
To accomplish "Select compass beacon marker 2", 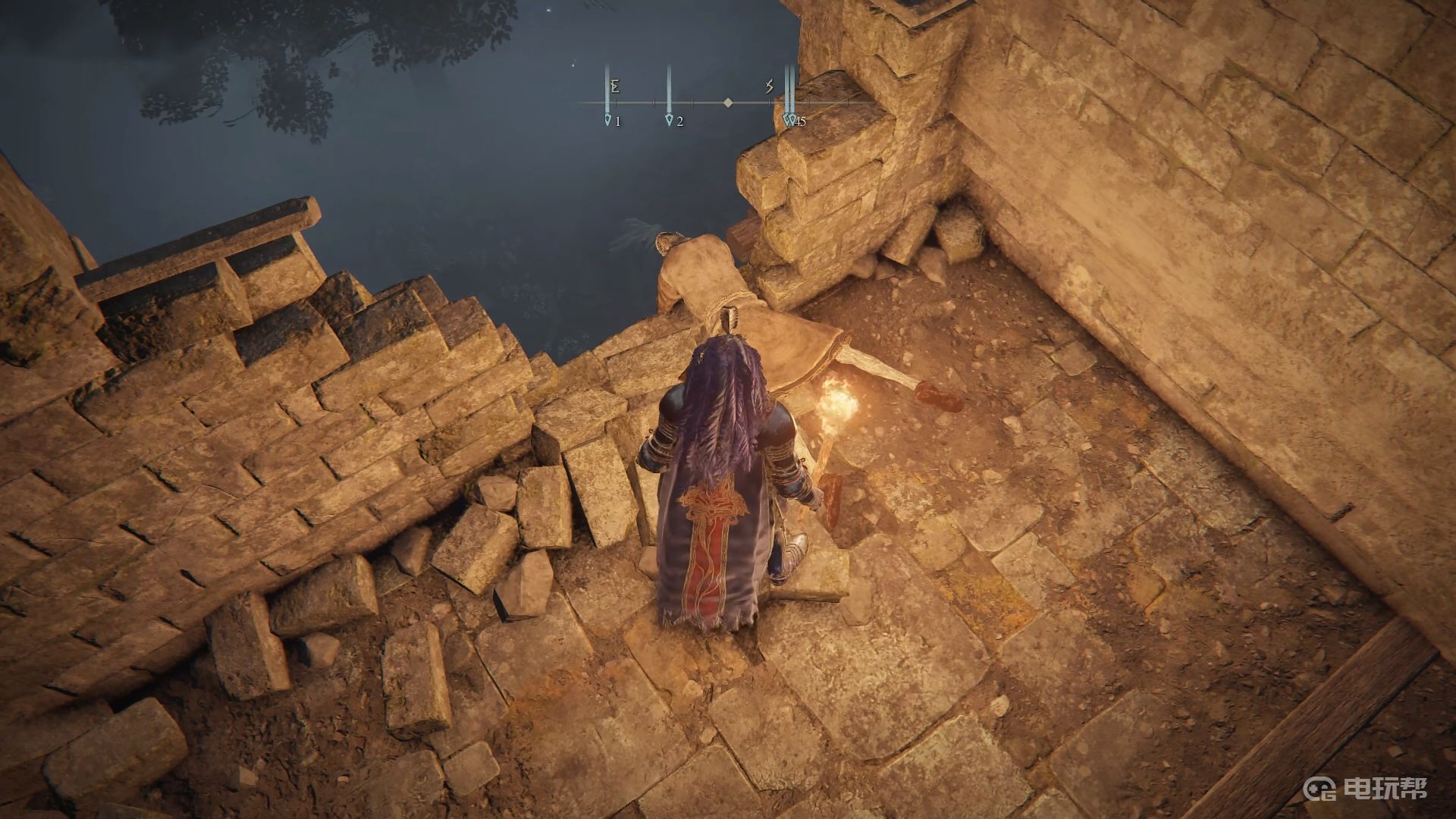I will pos(669,120).
